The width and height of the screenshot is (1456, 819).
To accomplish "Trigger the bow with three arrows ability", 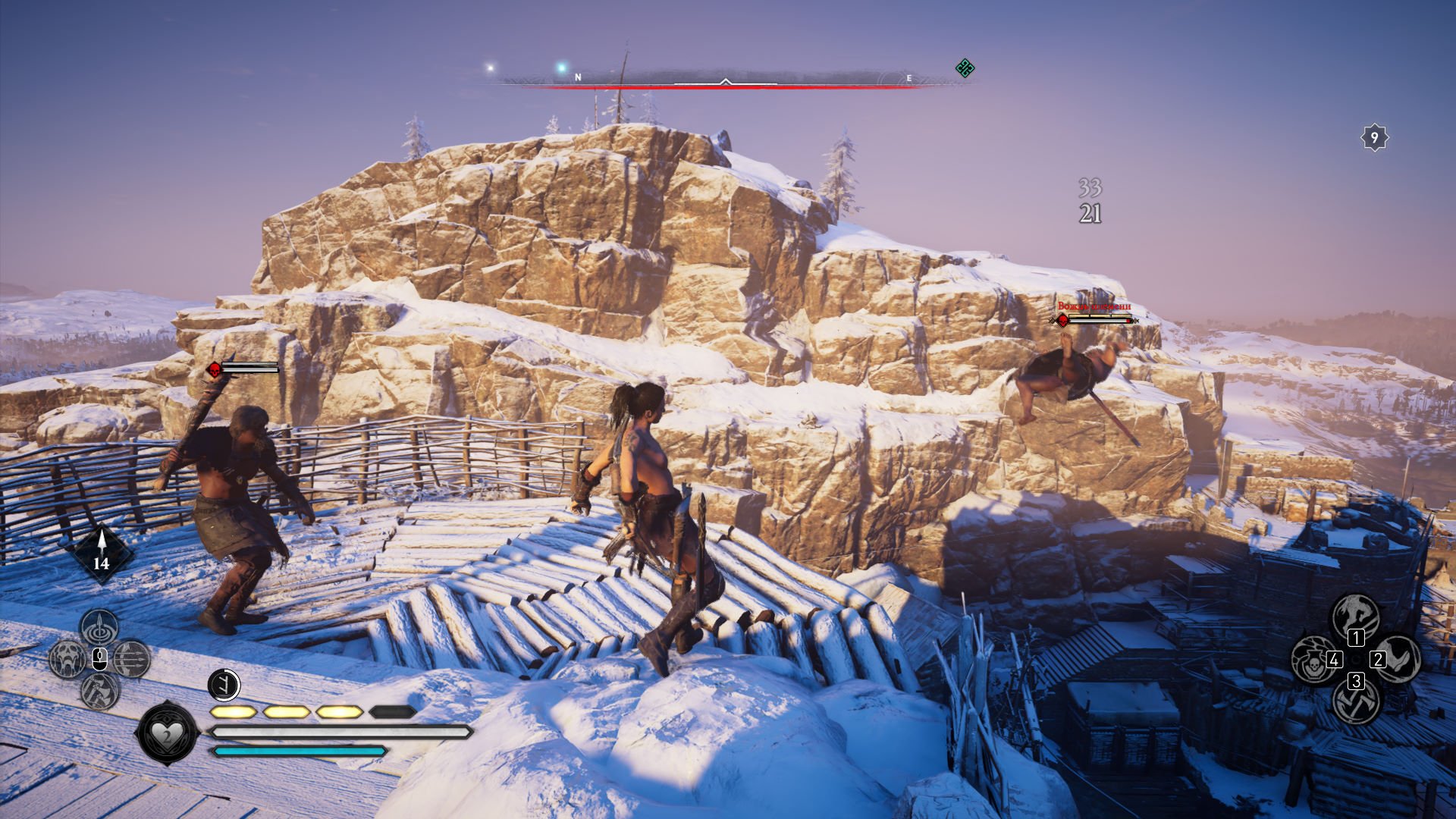I will (x=132, y=658).
